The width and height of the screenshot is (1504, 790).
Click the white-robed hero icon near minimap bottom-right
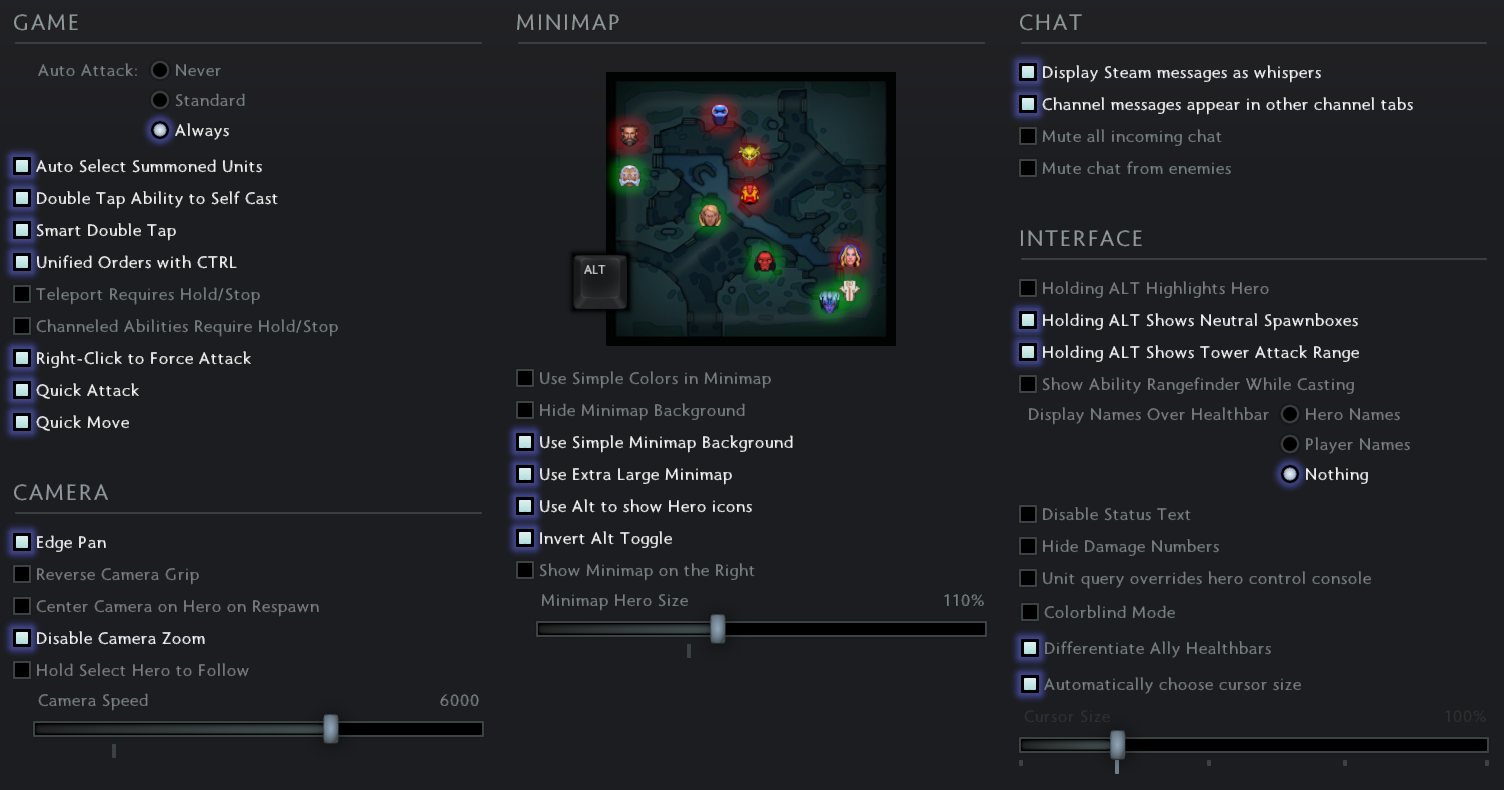[850, 290]
